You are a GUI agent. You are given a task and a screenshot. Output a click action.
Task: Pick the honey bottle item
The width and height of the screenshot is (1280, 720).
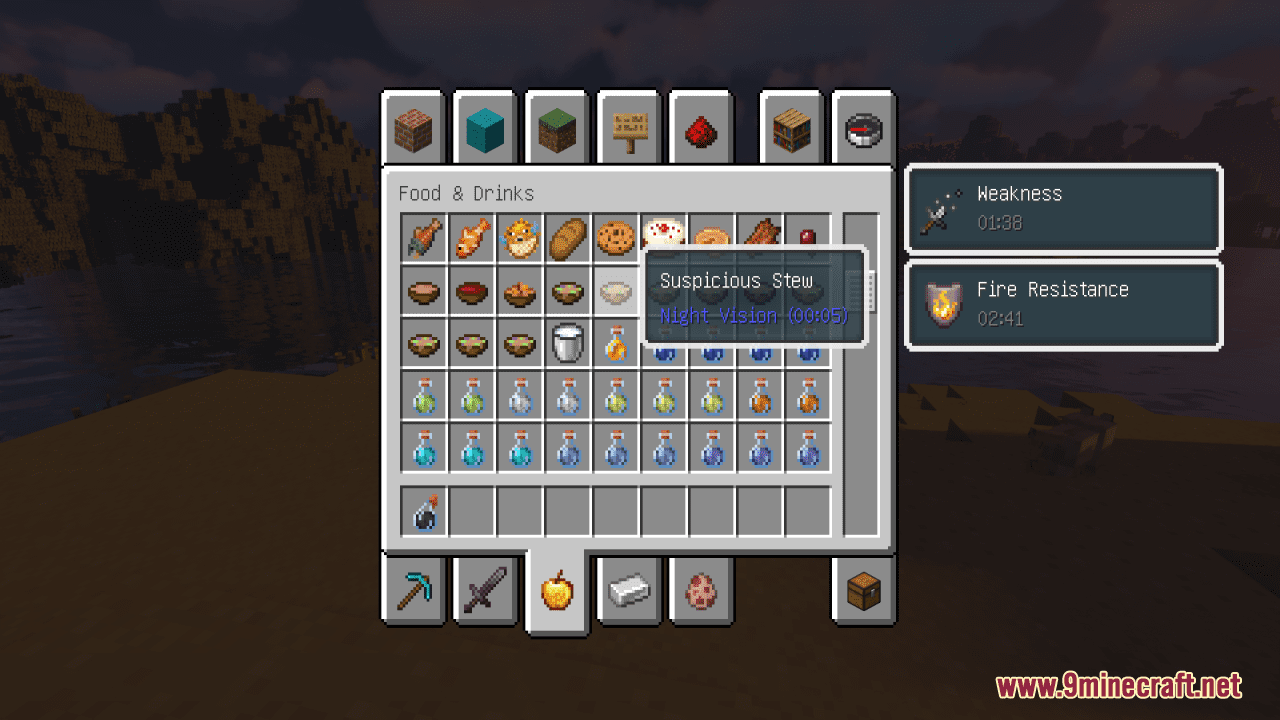[x=615, y=343]
